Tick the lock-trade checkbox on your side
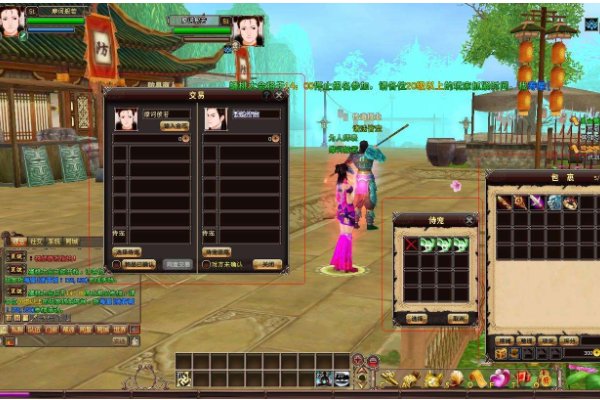The height and width of the screenshot is (400, 600). pos(119,265)
